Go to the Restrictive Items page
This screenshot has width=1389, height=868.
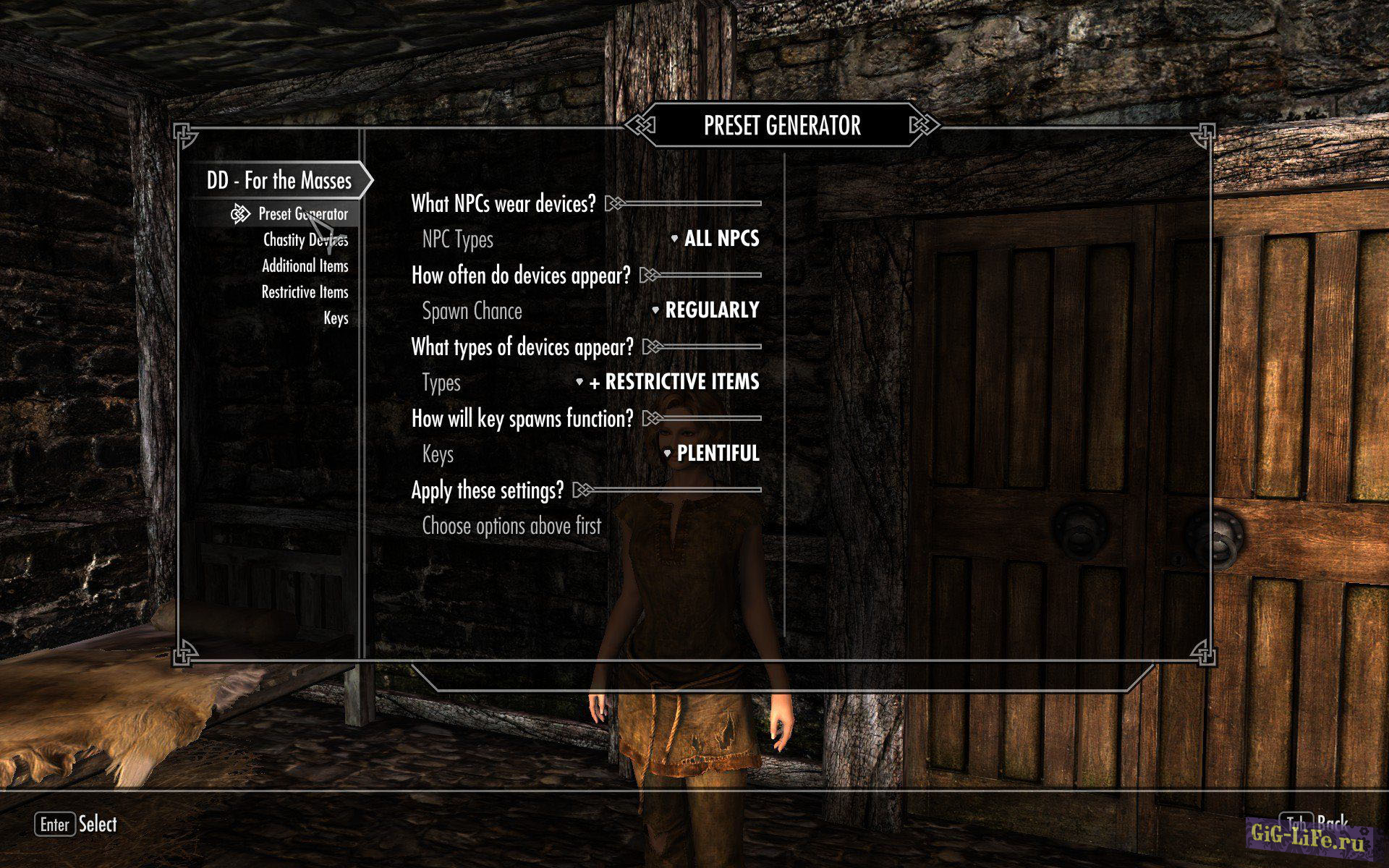[305, 292]
